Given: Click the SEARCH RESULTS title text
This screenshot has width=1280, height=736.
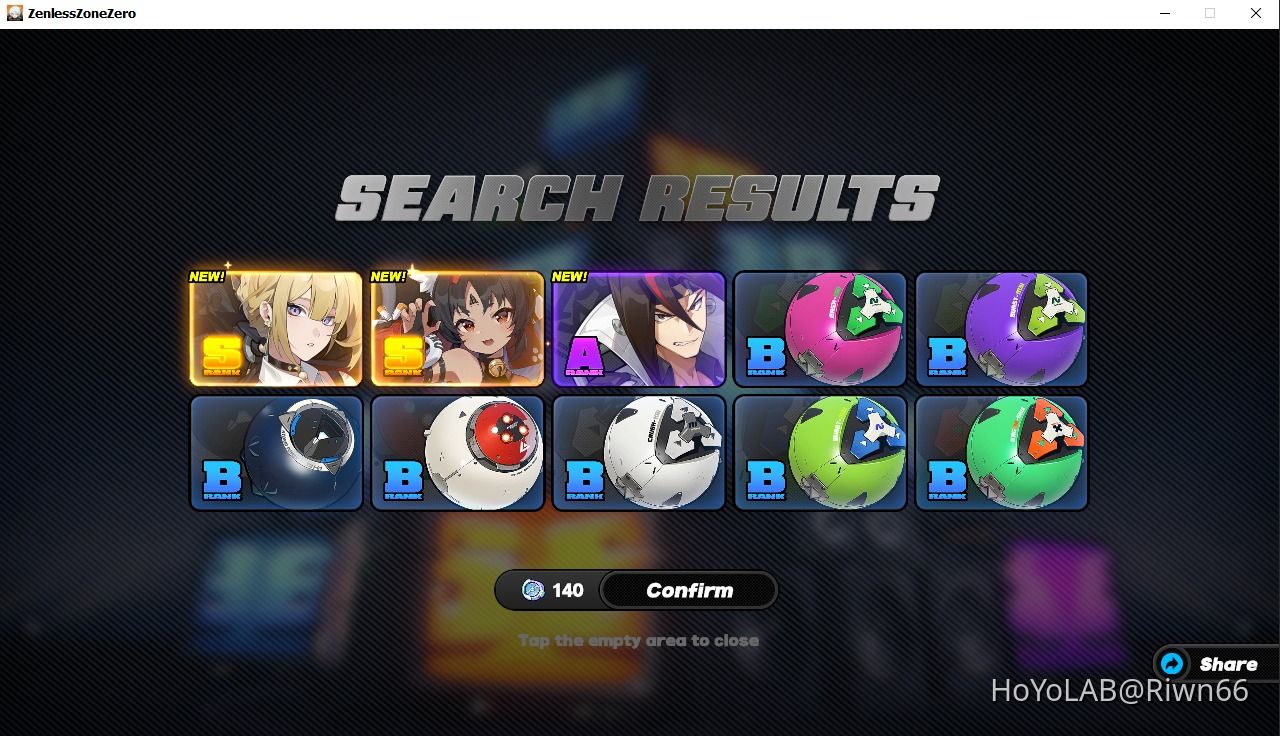Looking at the screenshot, I should coord(638,197).
